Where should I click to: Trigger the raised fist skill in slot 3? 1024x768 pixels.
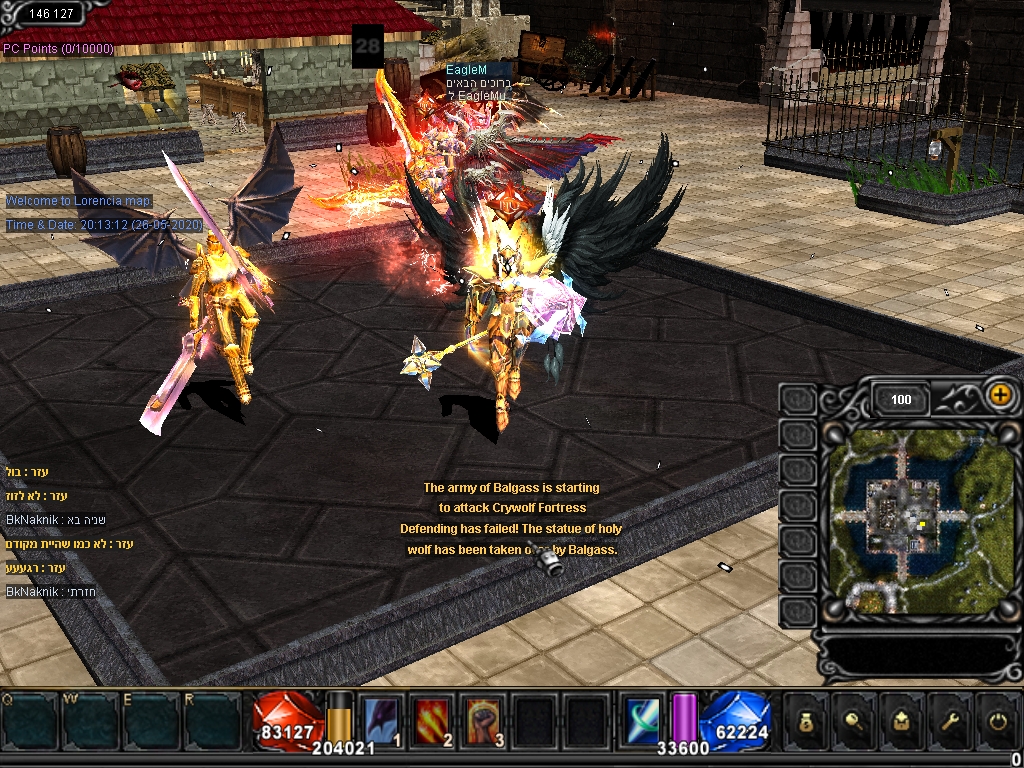point(484,721)
